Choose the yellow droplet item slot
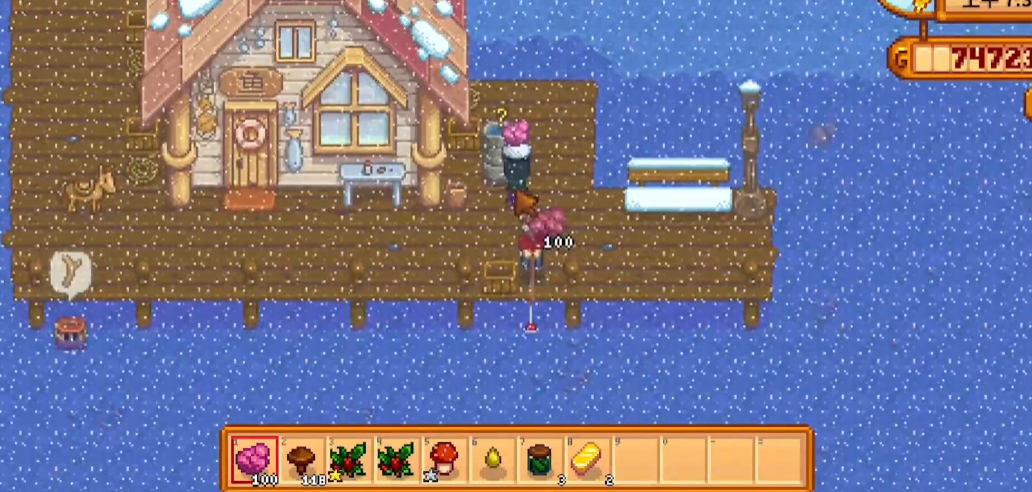 (x=491, y=460)
